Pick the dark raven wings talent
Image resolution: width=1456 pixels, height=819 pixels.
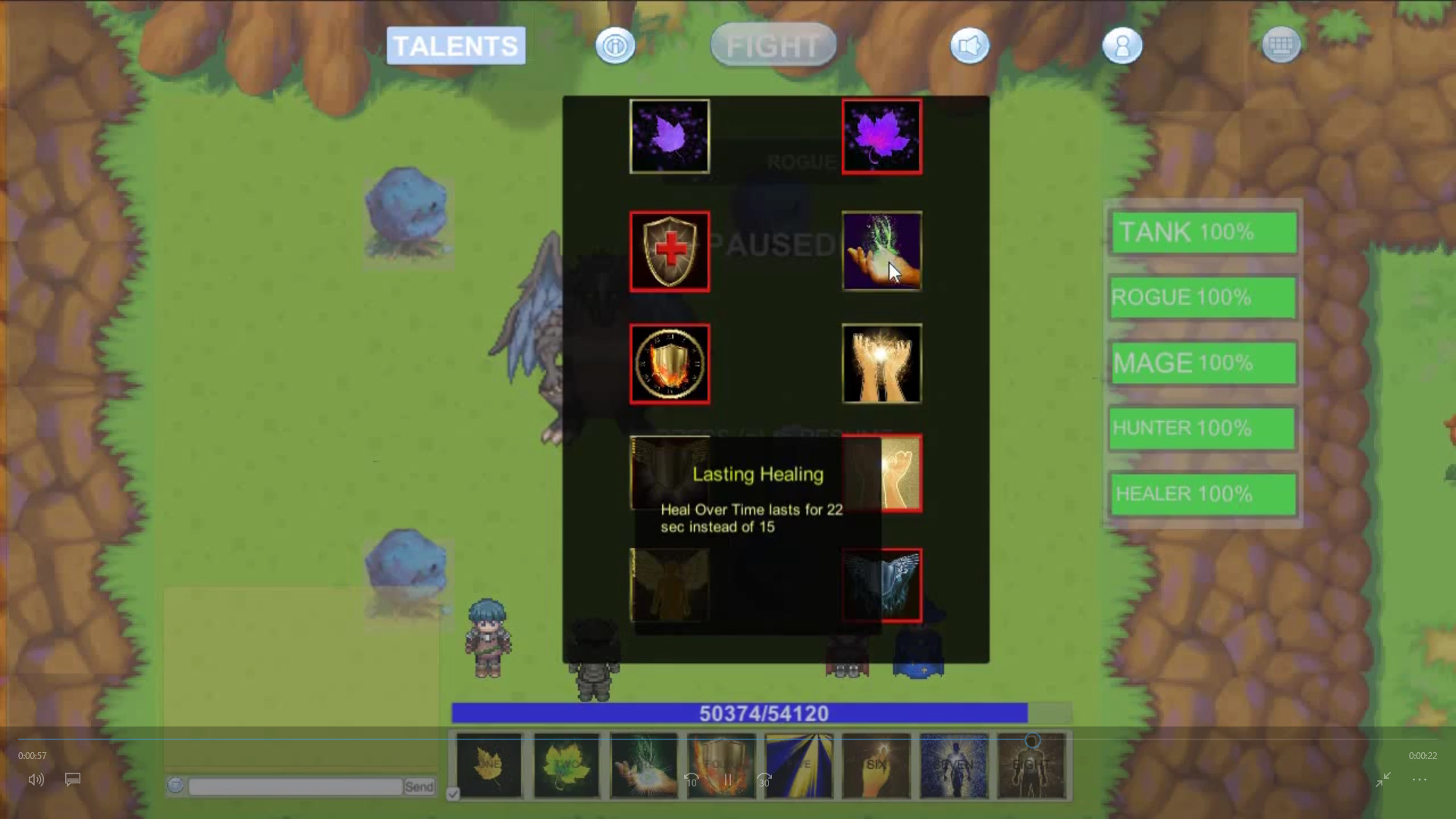pyautogui.click(x=881, y=585)
